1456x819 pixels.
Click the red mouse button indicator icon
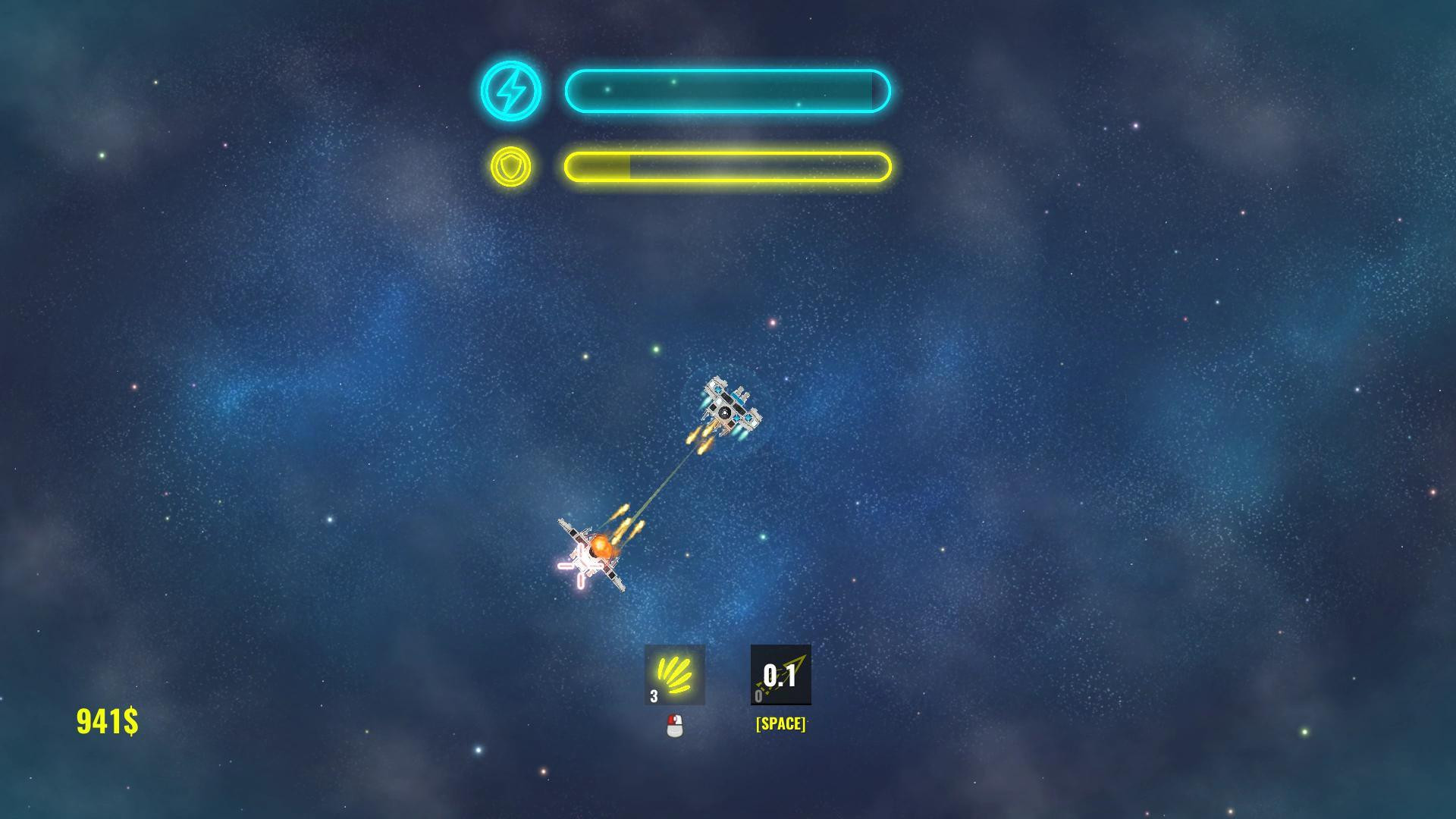pos(674,726)
